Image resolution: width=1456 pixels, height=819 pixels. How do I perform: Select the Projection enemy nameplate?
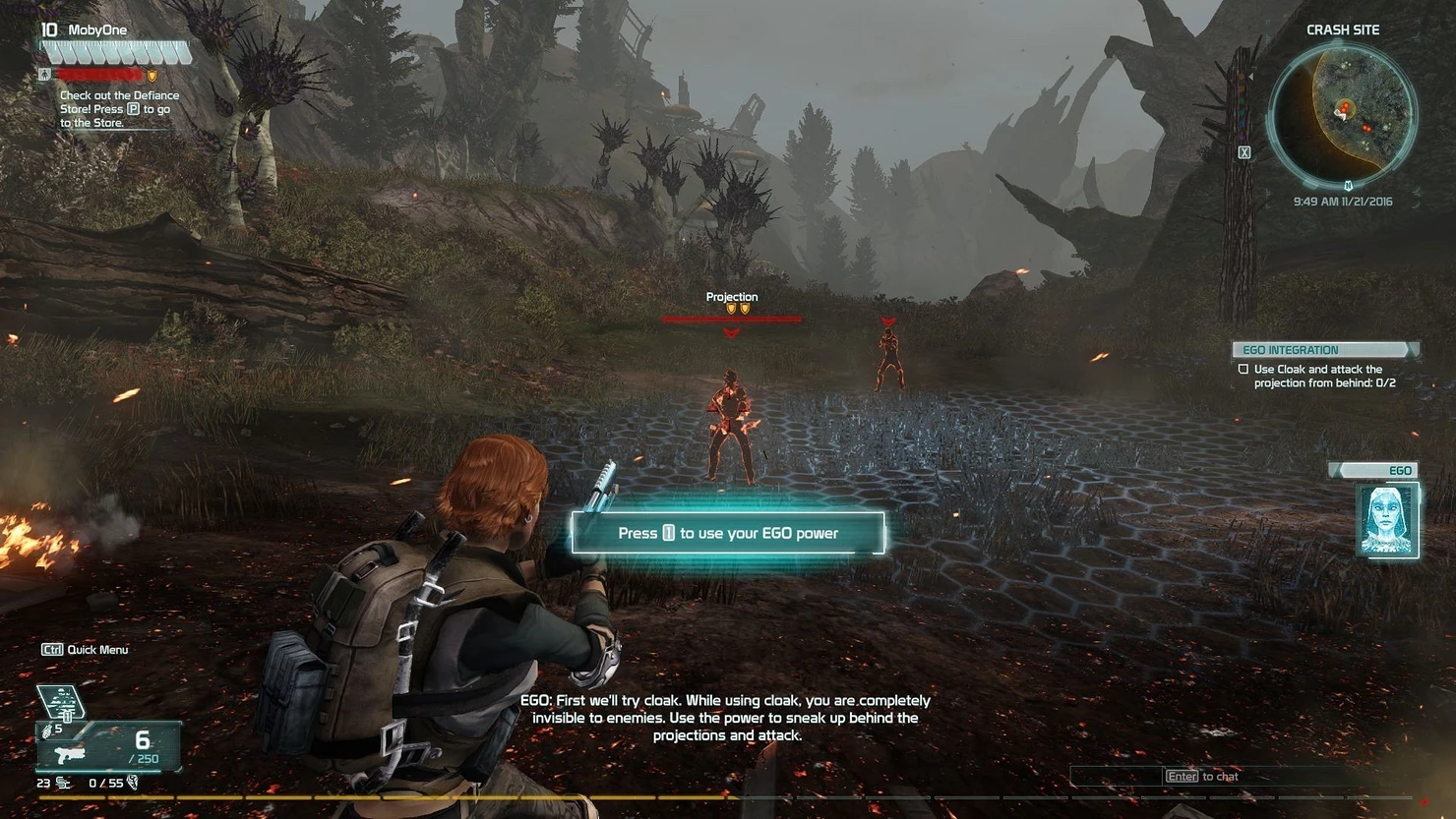tap(732, 297)
